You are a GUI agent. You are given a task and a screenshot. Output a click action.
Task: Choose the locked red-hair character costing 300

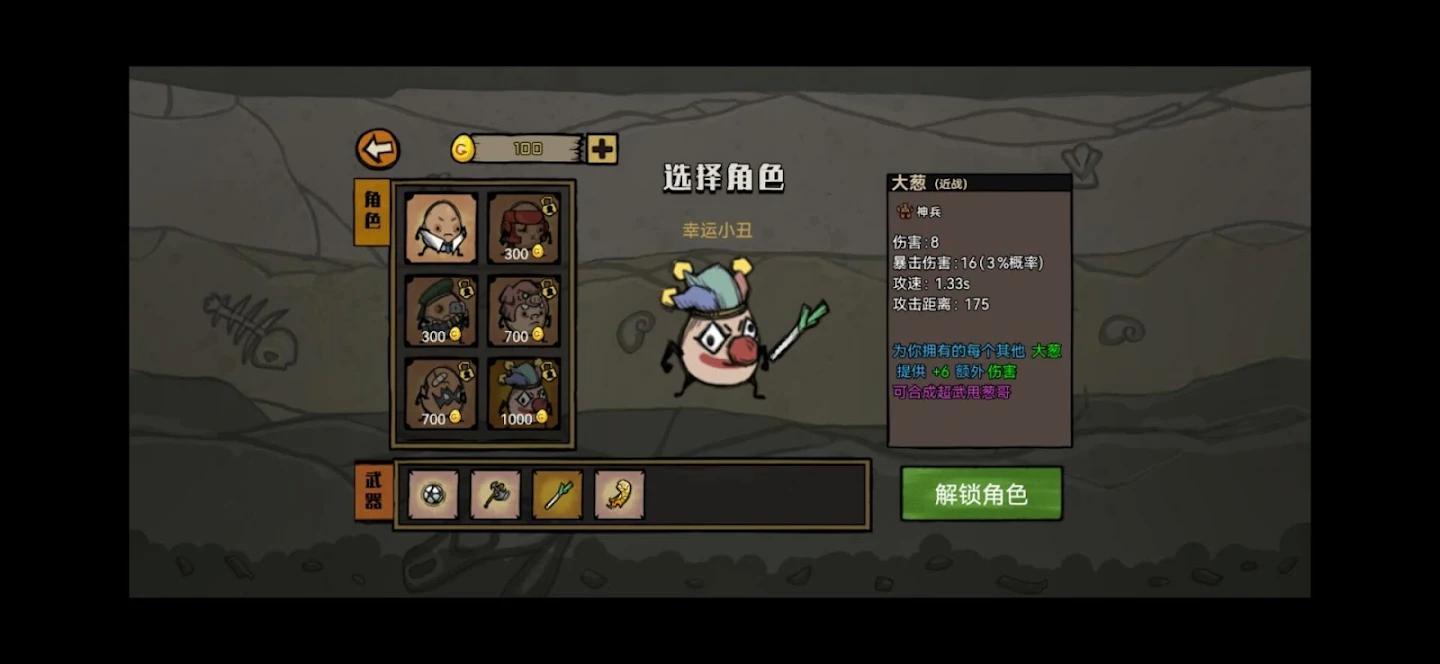coord(523,229)
